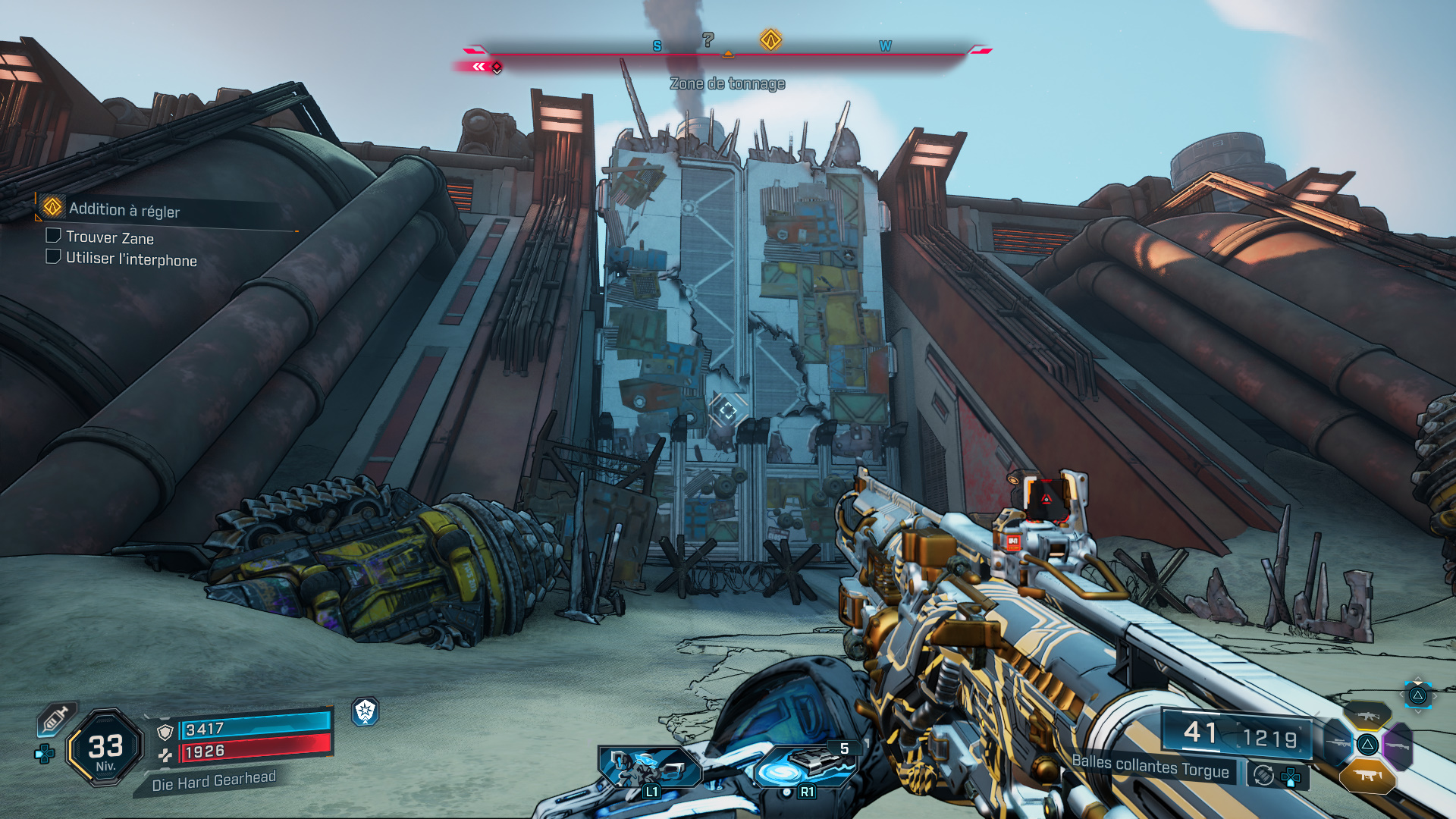Choose the orange submachine gun slot
The image size is (1456, 819).
click(1367, 775)
